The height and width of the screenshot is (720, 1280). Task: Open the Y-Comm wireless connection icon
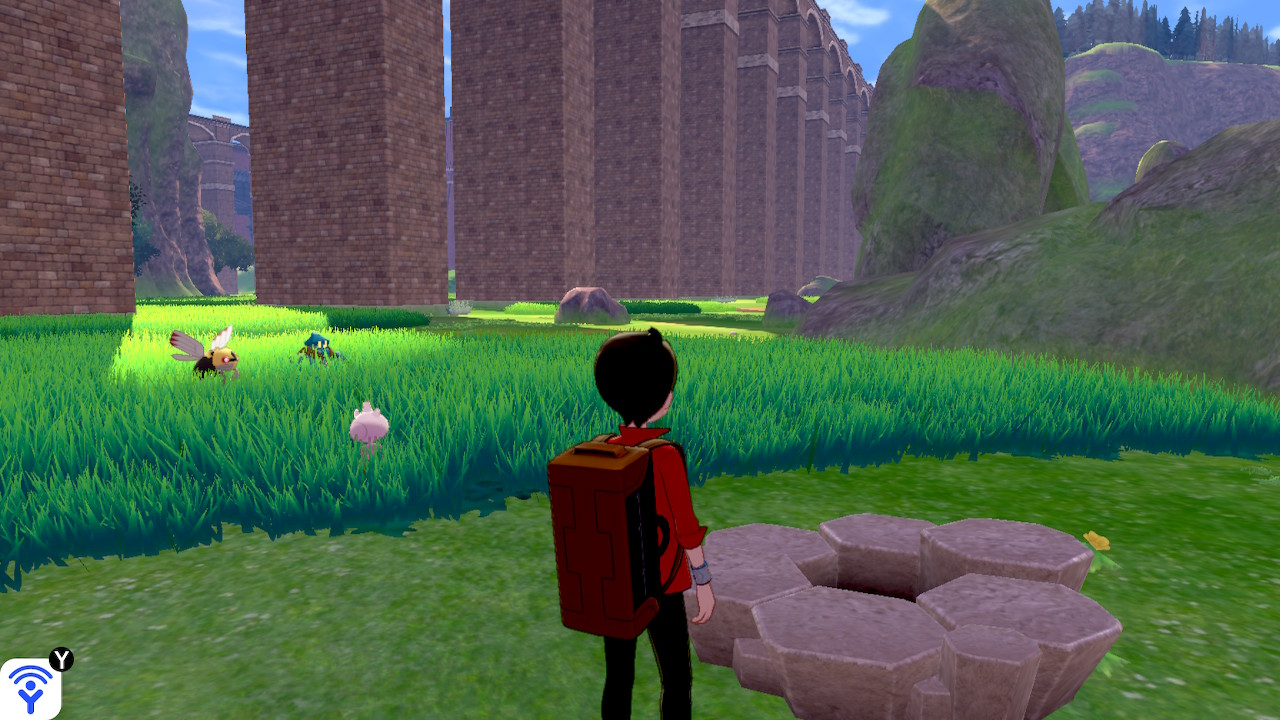pyautogui.click(x=30, y=688)
